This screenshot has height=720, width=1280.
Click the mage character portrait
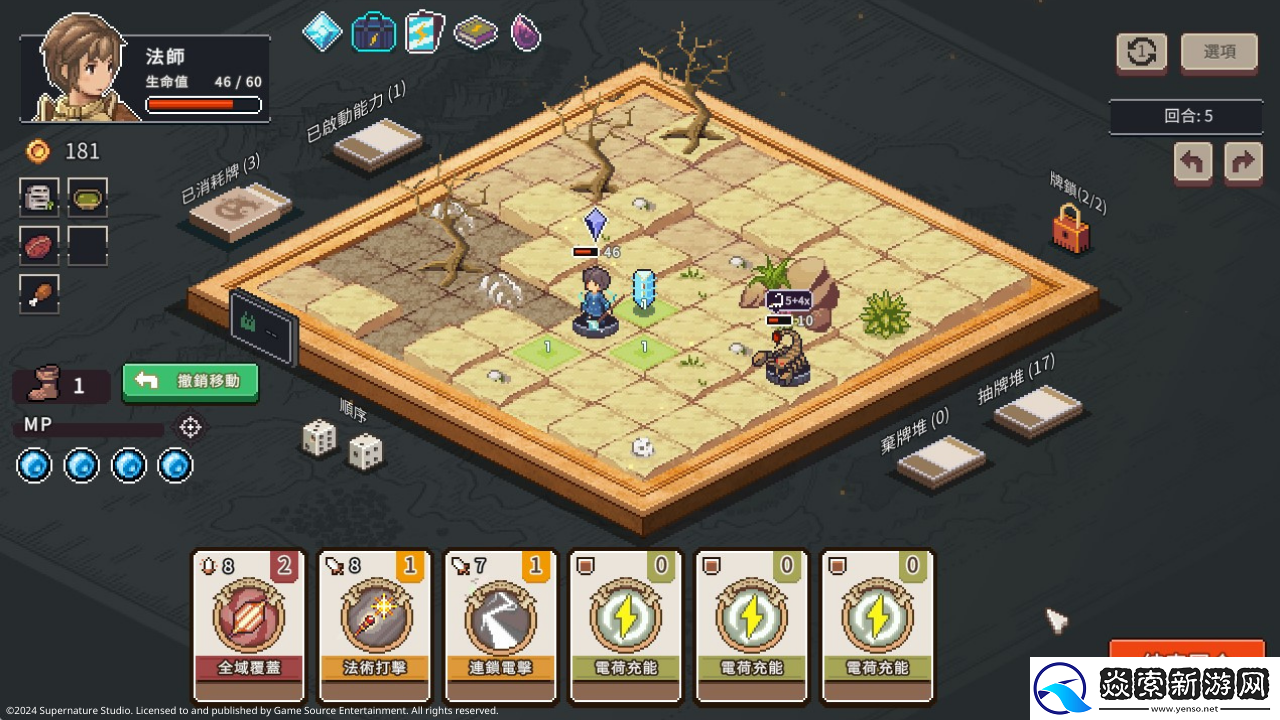[x=80, y=70]
